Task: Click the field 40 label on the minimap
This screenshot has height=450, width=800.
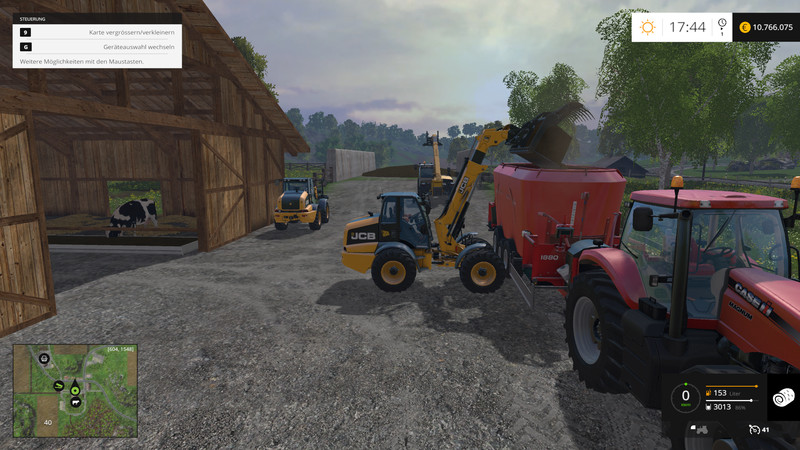Action: point(47,422)
